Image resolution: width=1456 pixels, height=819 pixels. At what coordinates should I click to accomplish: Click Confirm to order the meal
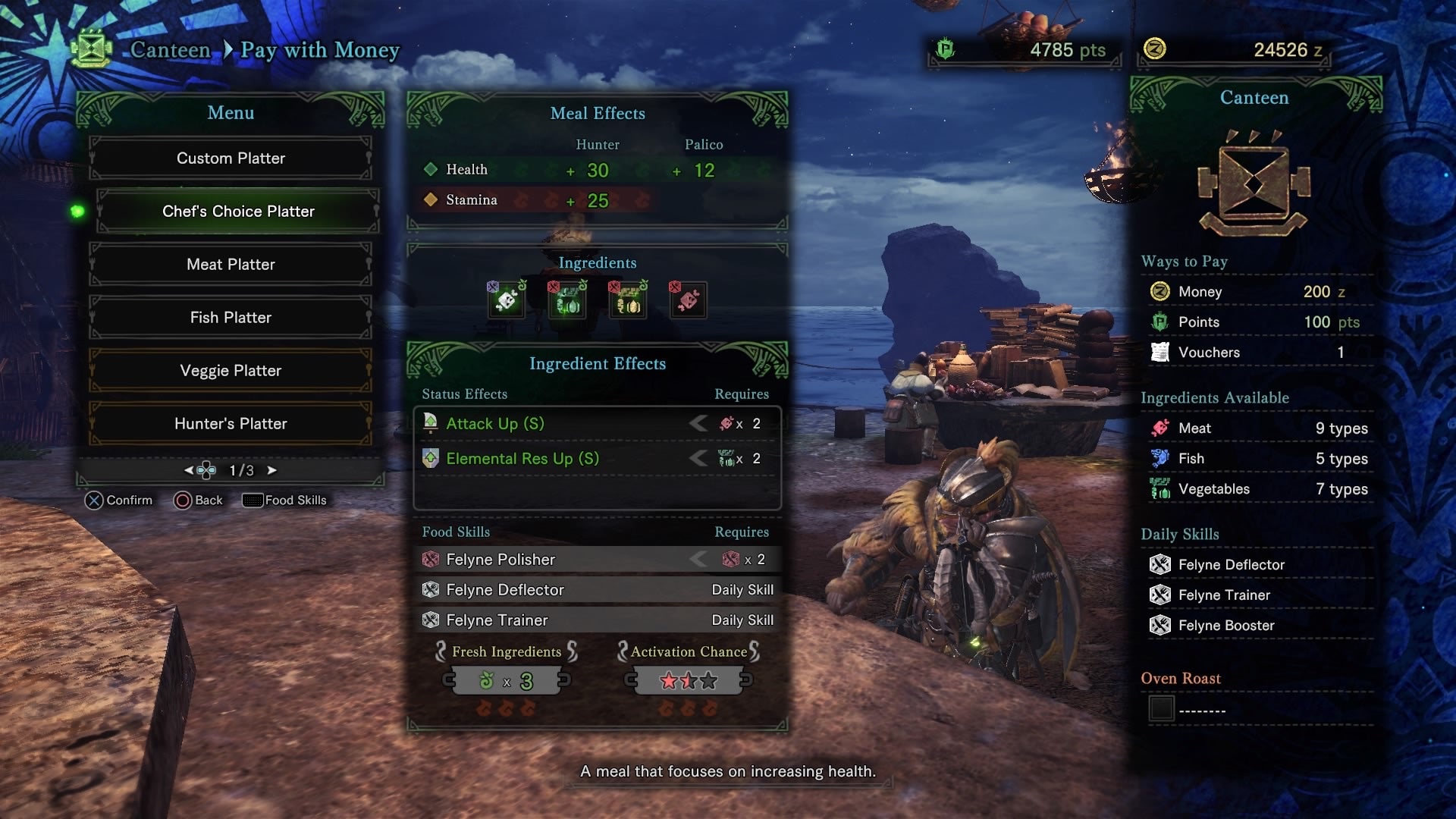(x=118, y=500)
